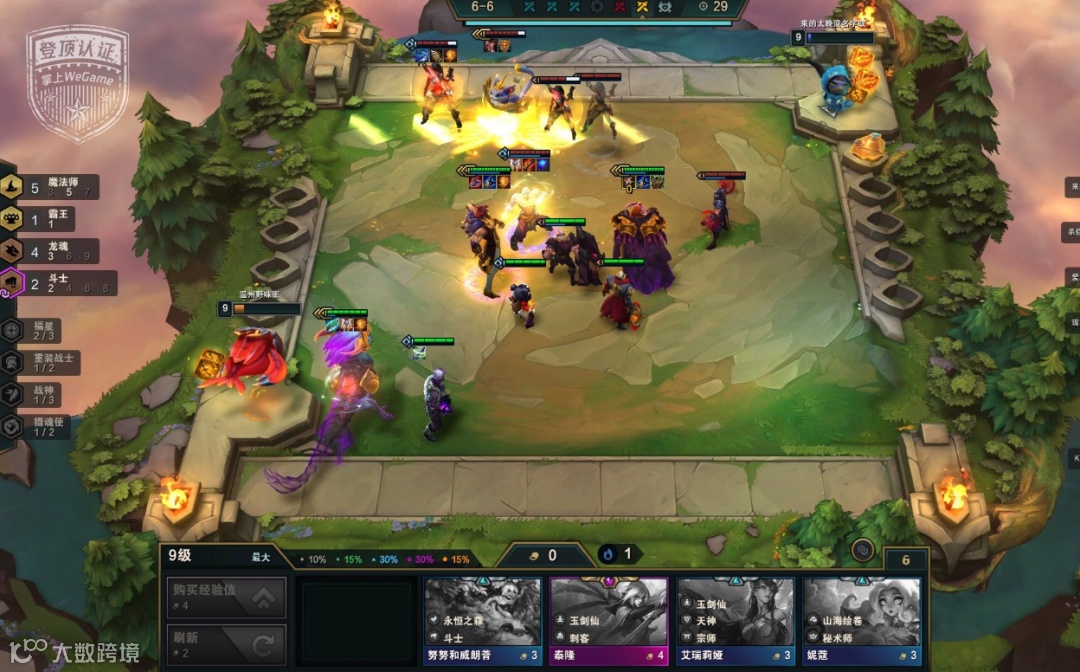Refresh the shop with the 刷新 button

pos(226,644)
